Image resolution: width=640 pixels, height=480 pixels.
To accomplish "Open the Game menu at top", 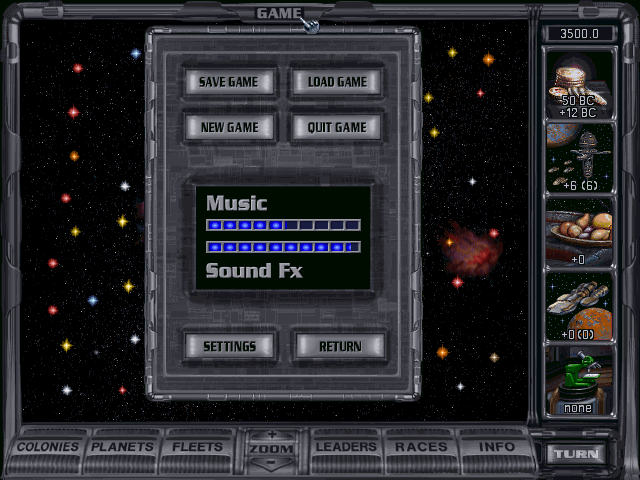I will click(279, 13).
